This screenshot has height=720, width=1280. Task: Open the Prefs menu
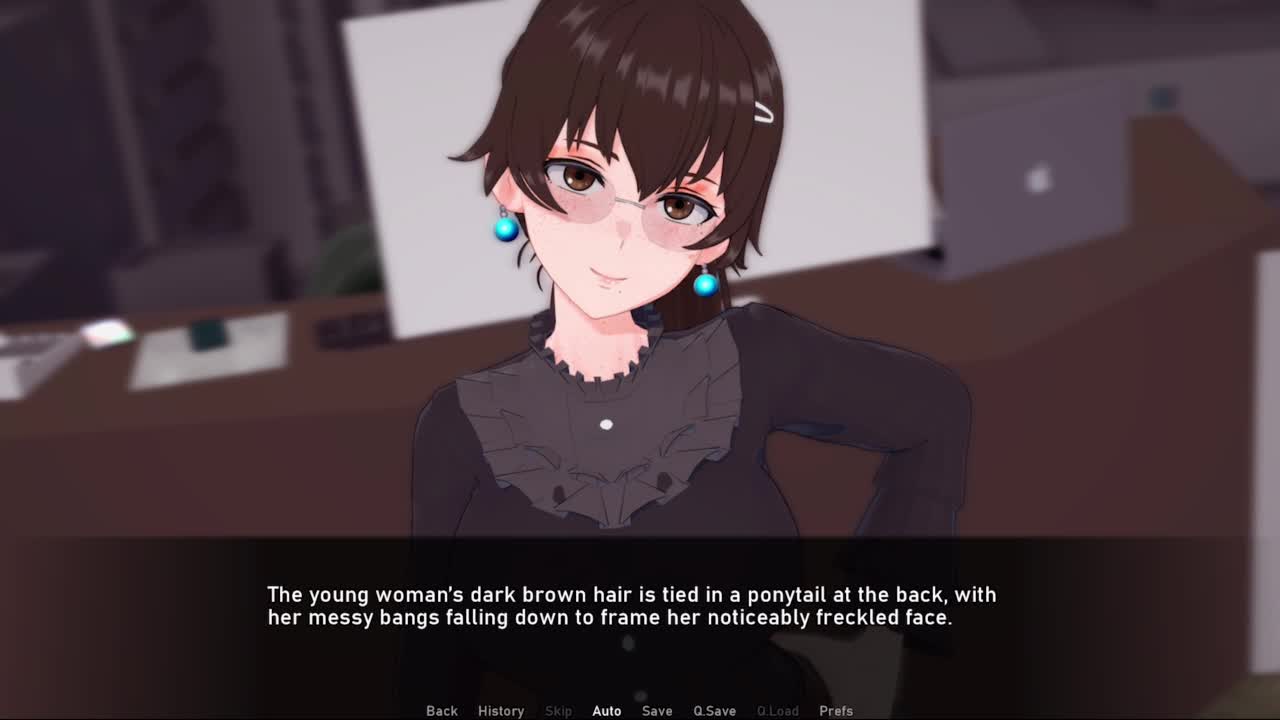tap(836, 711)
